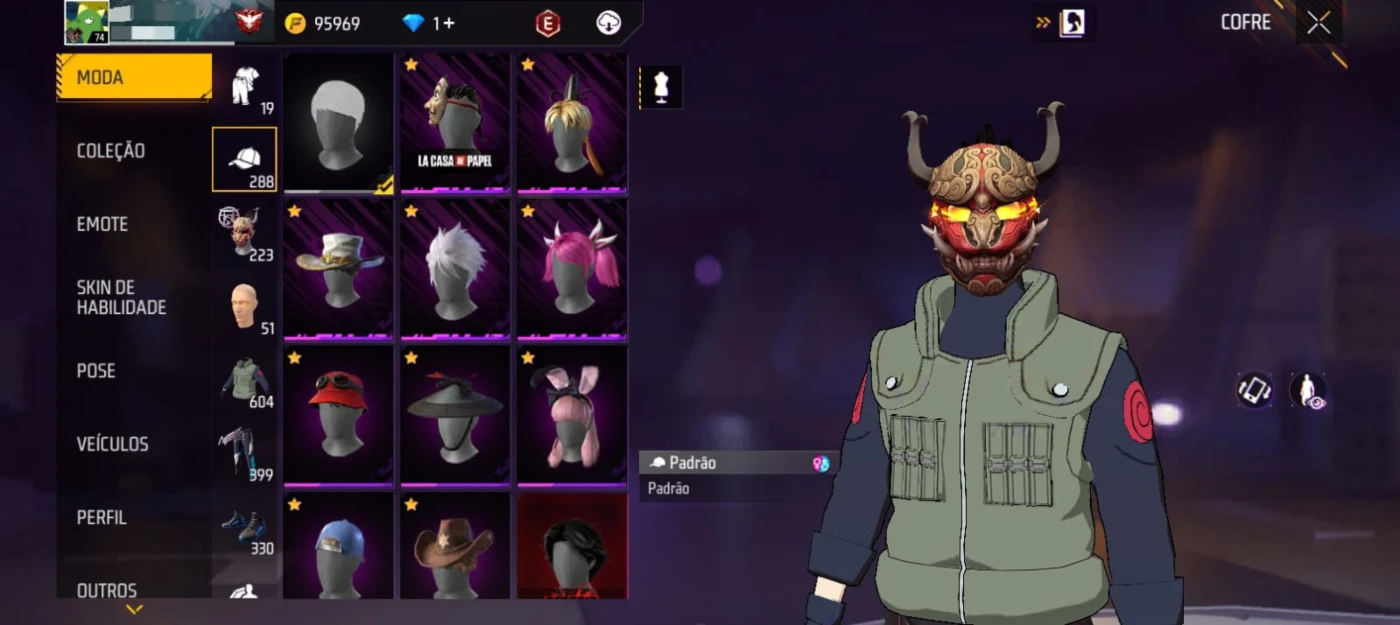Select the pink bunny ears hair
This screenshot has width=1400, height=625.
(572, 415)
